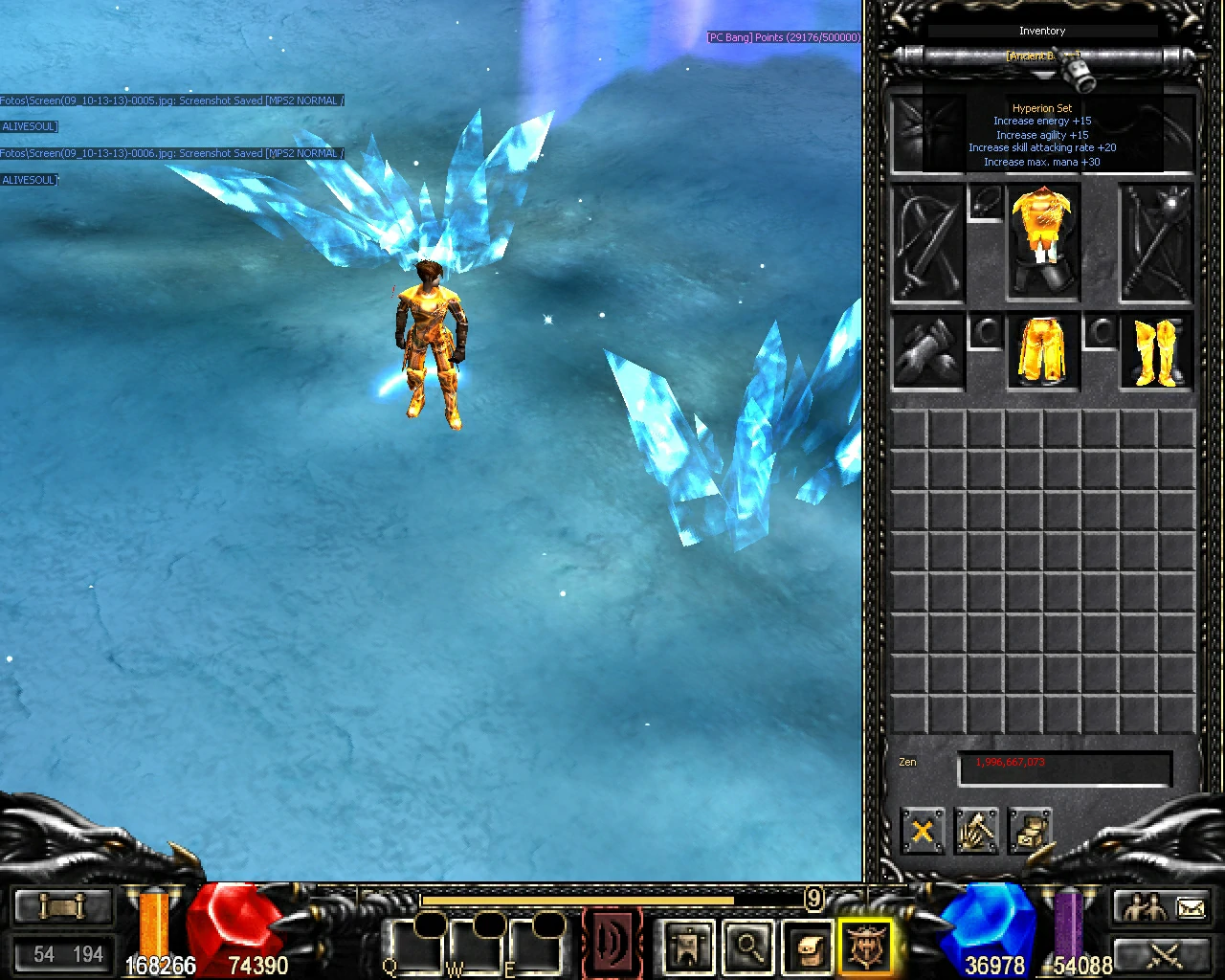This screenshot has height=980, width=1225.
Task: Toggle the crossed swords hostility button
Action: point(1166,957)
